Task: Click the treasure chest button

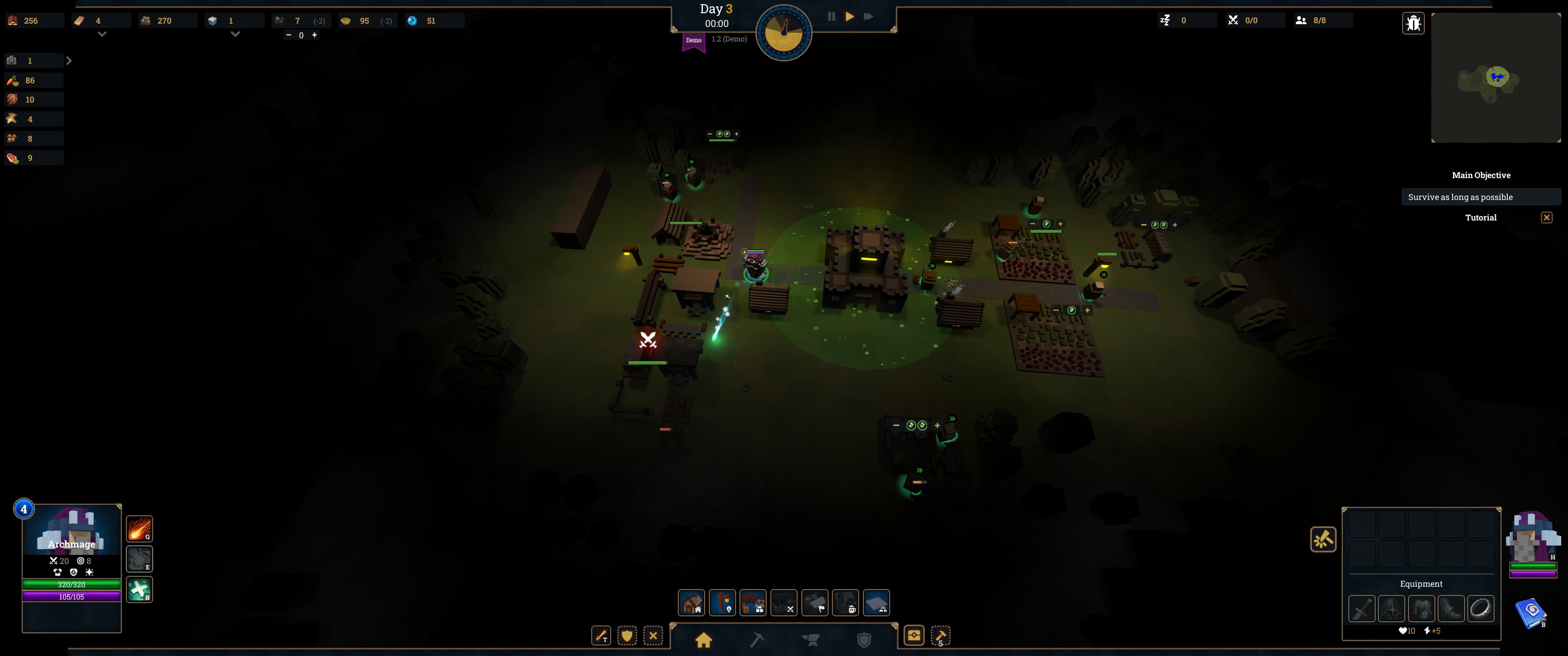Action: (x=913, y=635)
